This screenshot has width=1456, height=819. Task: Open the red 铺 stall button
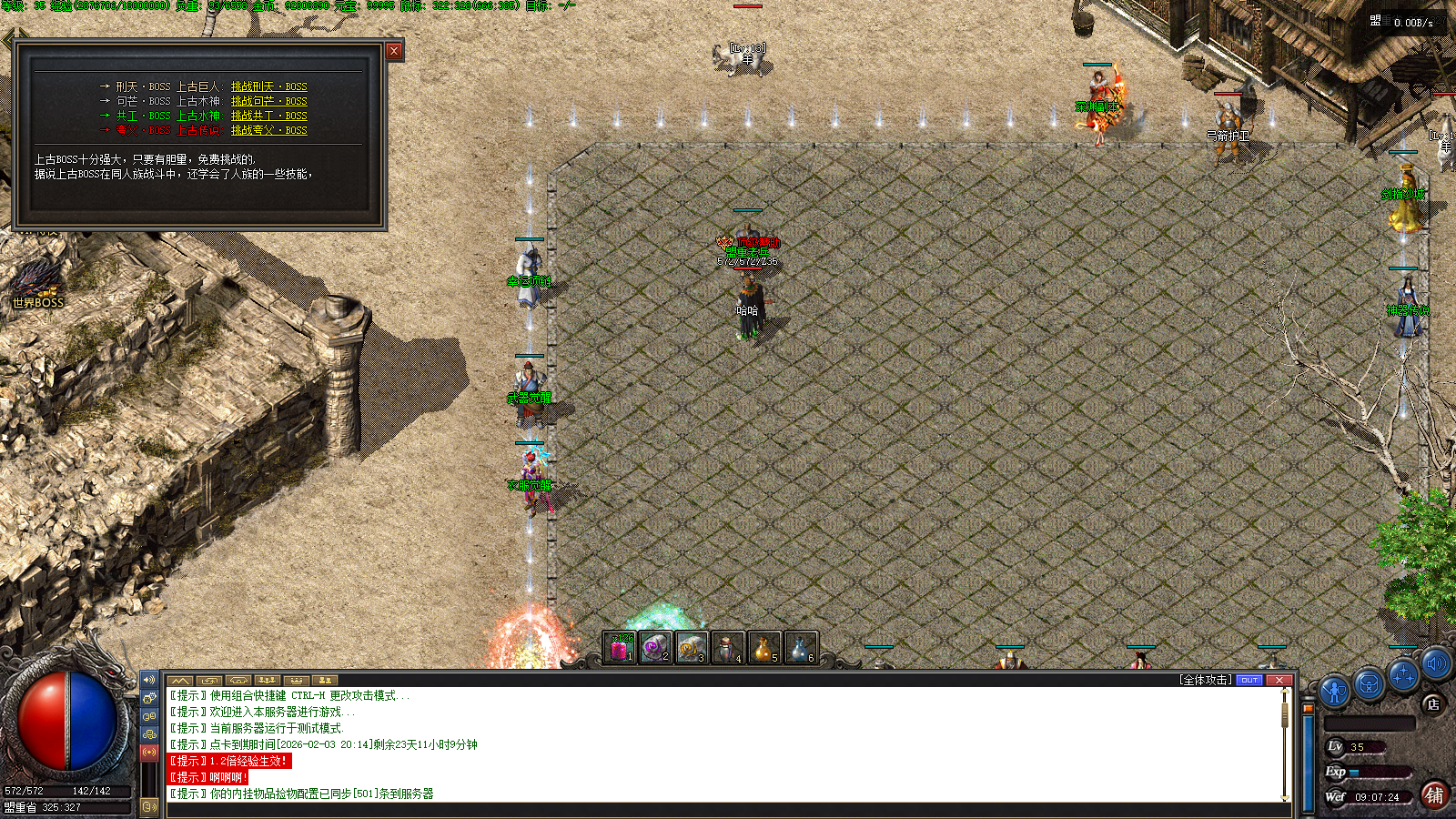click(x=1434, y=794)
